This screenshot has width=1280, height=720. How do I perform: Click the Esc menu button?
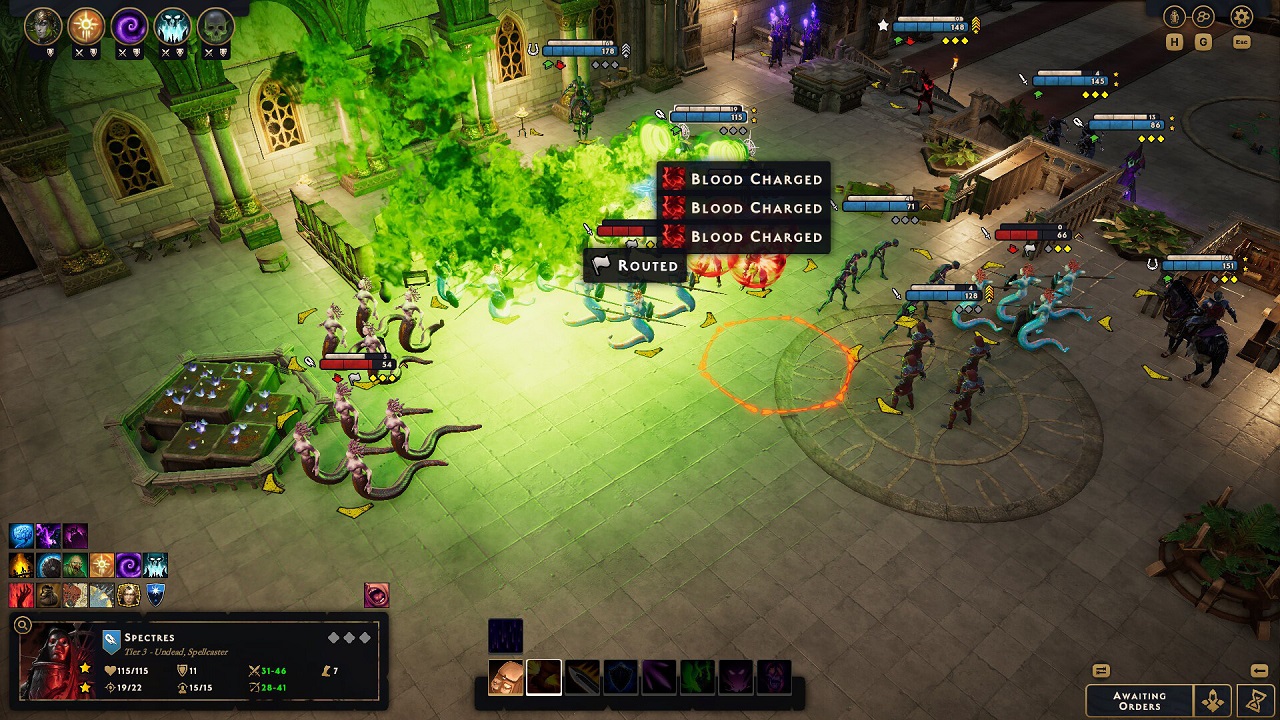1240,42
